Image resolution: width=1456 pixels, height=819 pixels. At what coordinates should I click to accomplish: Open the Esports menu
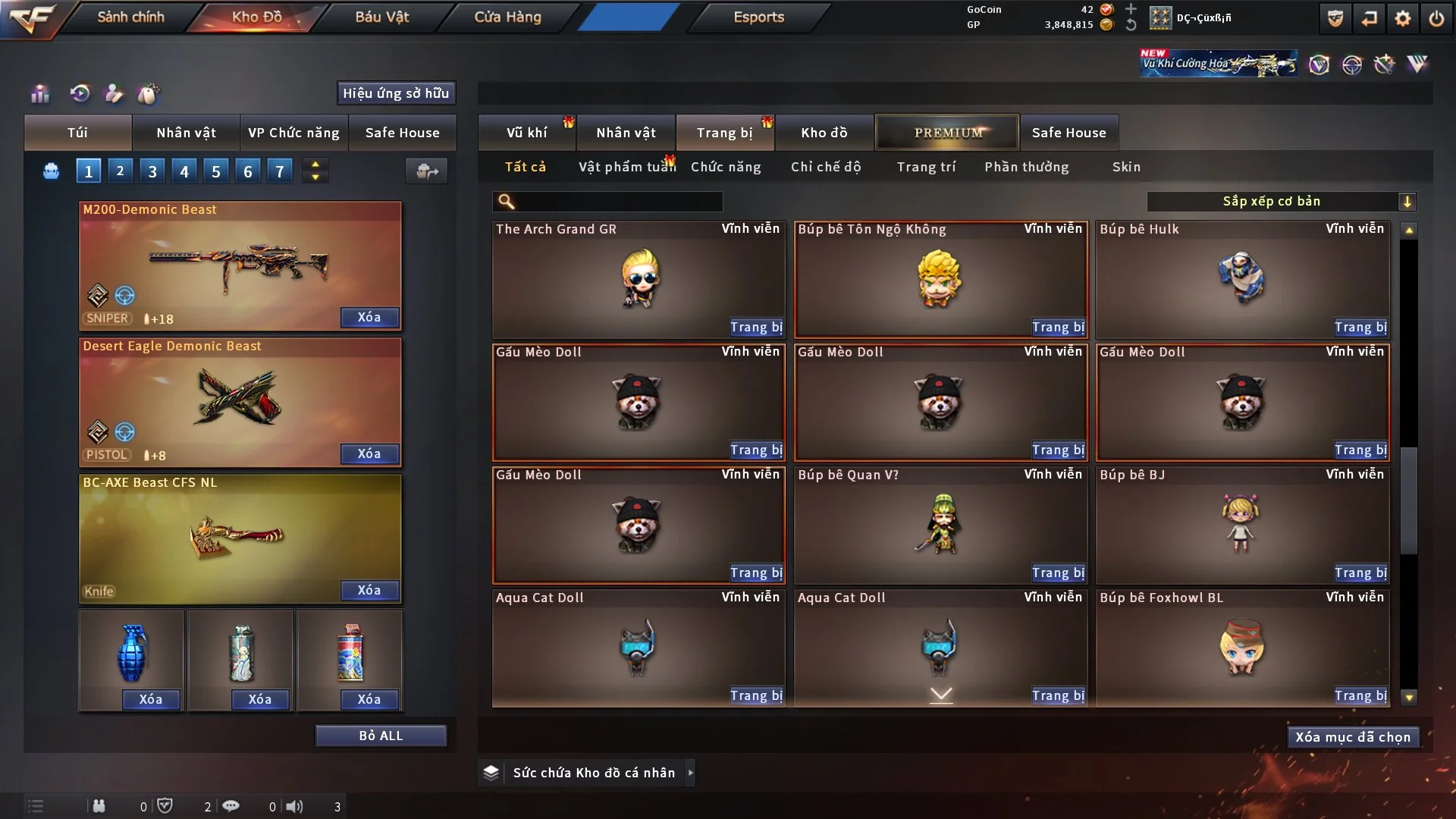(758, 17)
